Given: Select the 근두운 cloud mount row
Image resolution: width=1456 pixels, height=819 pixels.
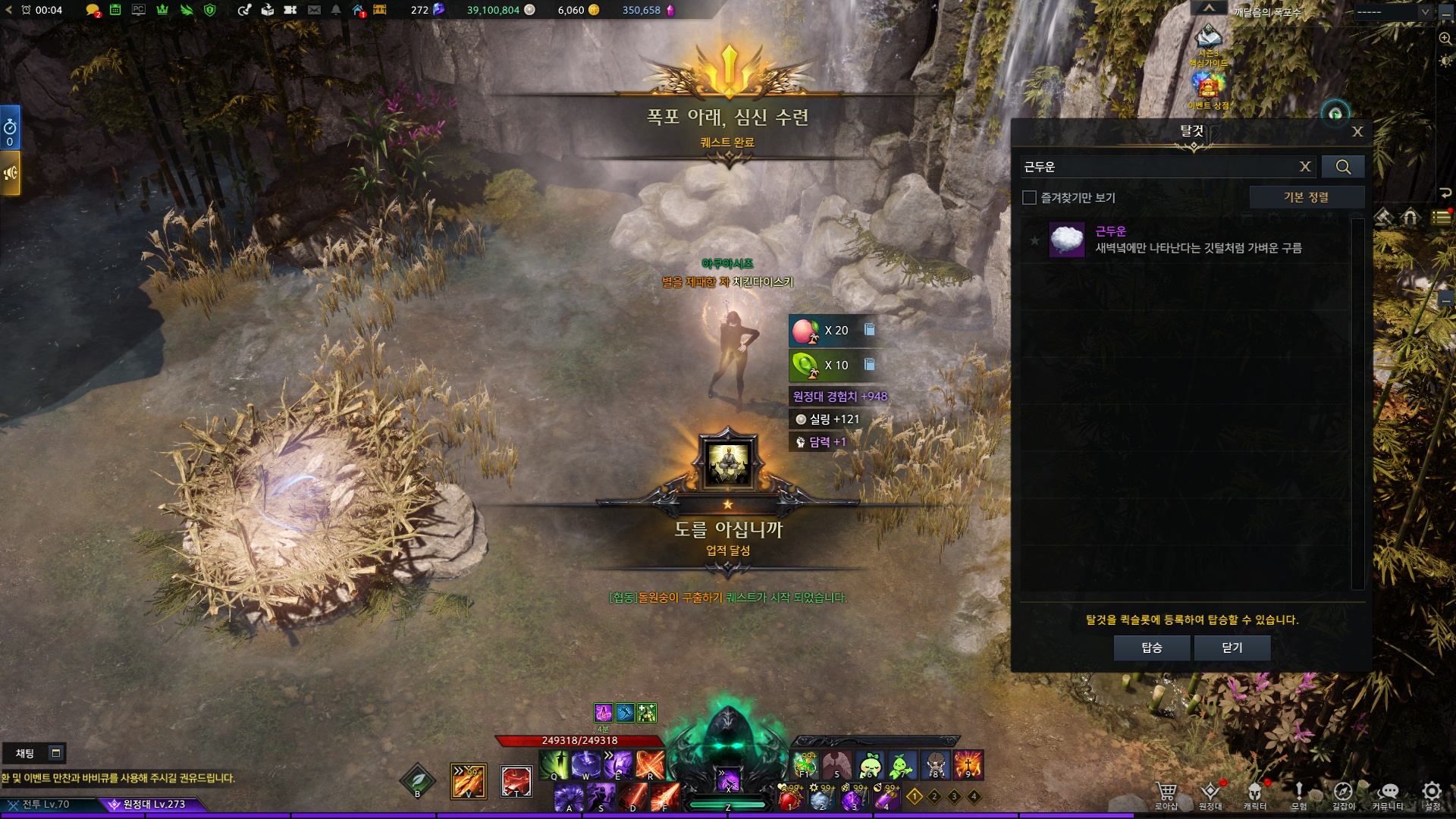Looking at the screenshot, I should [1198, 240].
